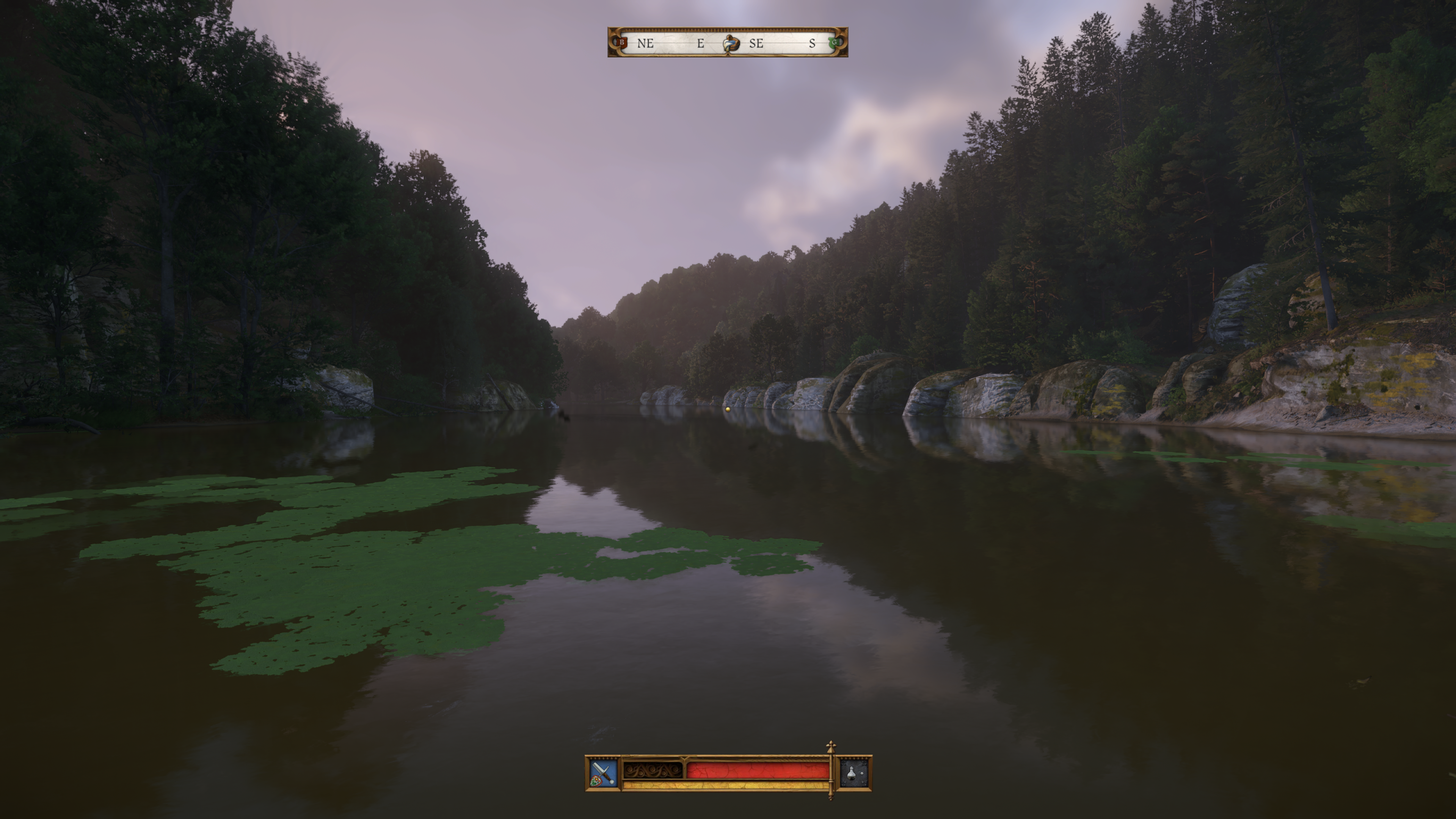Click the sword and shield weapon icon

coord(602,773)
